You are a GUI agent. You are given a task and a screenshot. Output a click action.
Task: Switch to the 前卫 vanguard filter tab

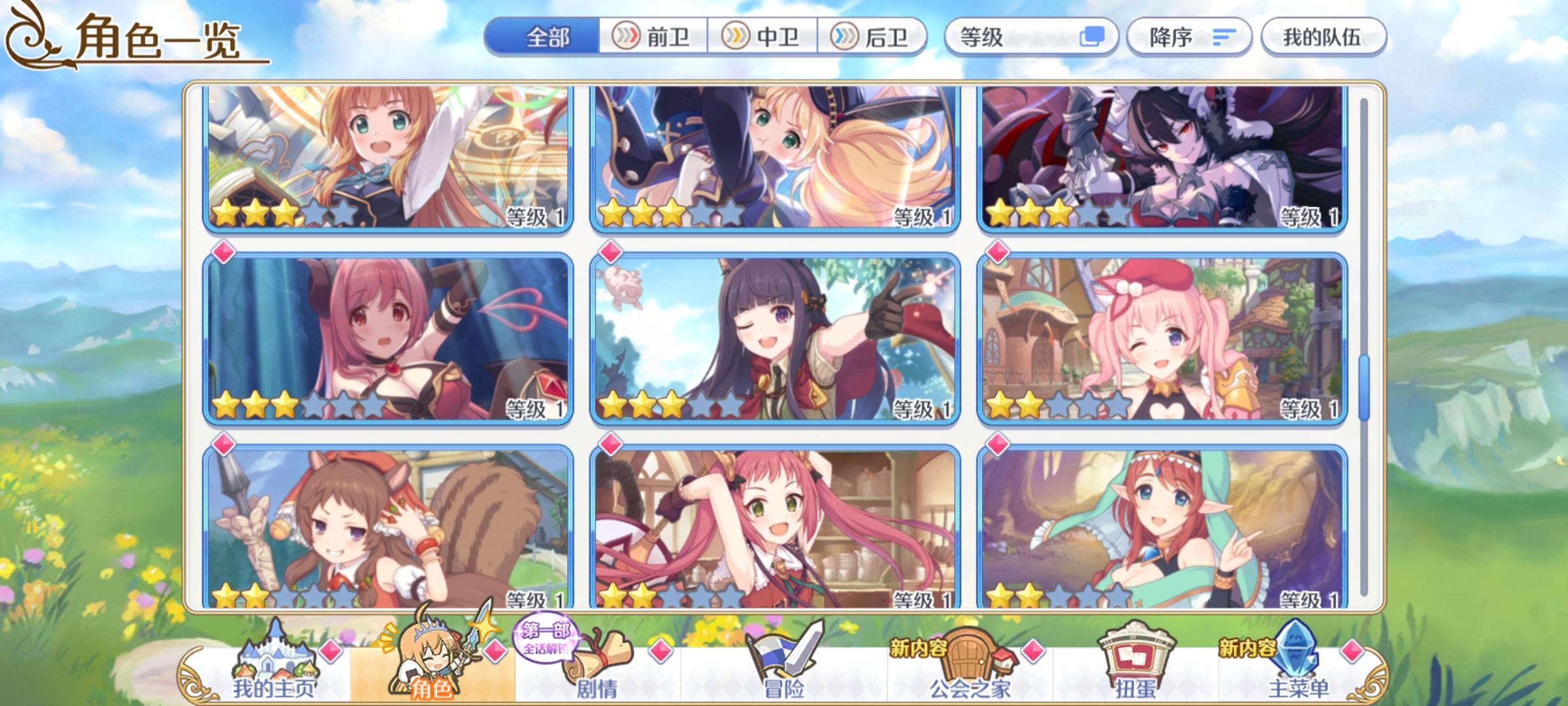(x=651, y=38)
